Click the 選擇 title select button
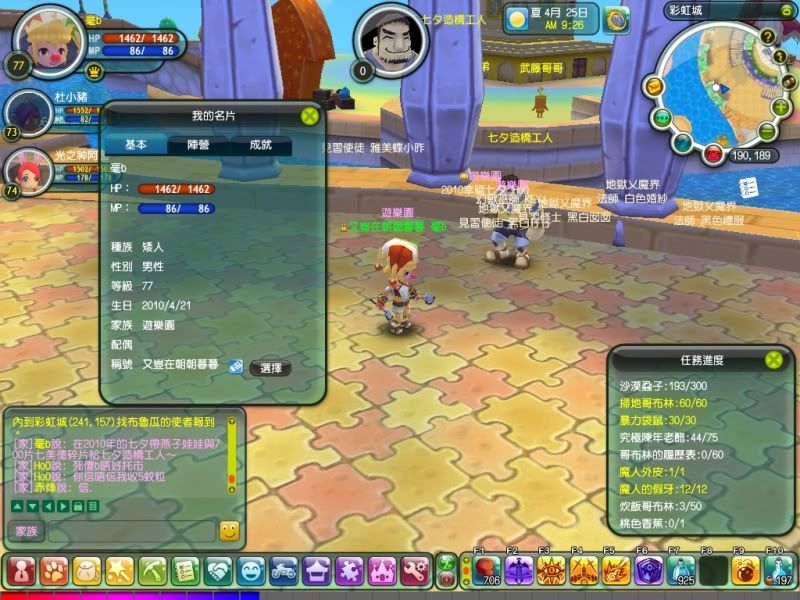The image size is (800, 600). click(270, 368)
